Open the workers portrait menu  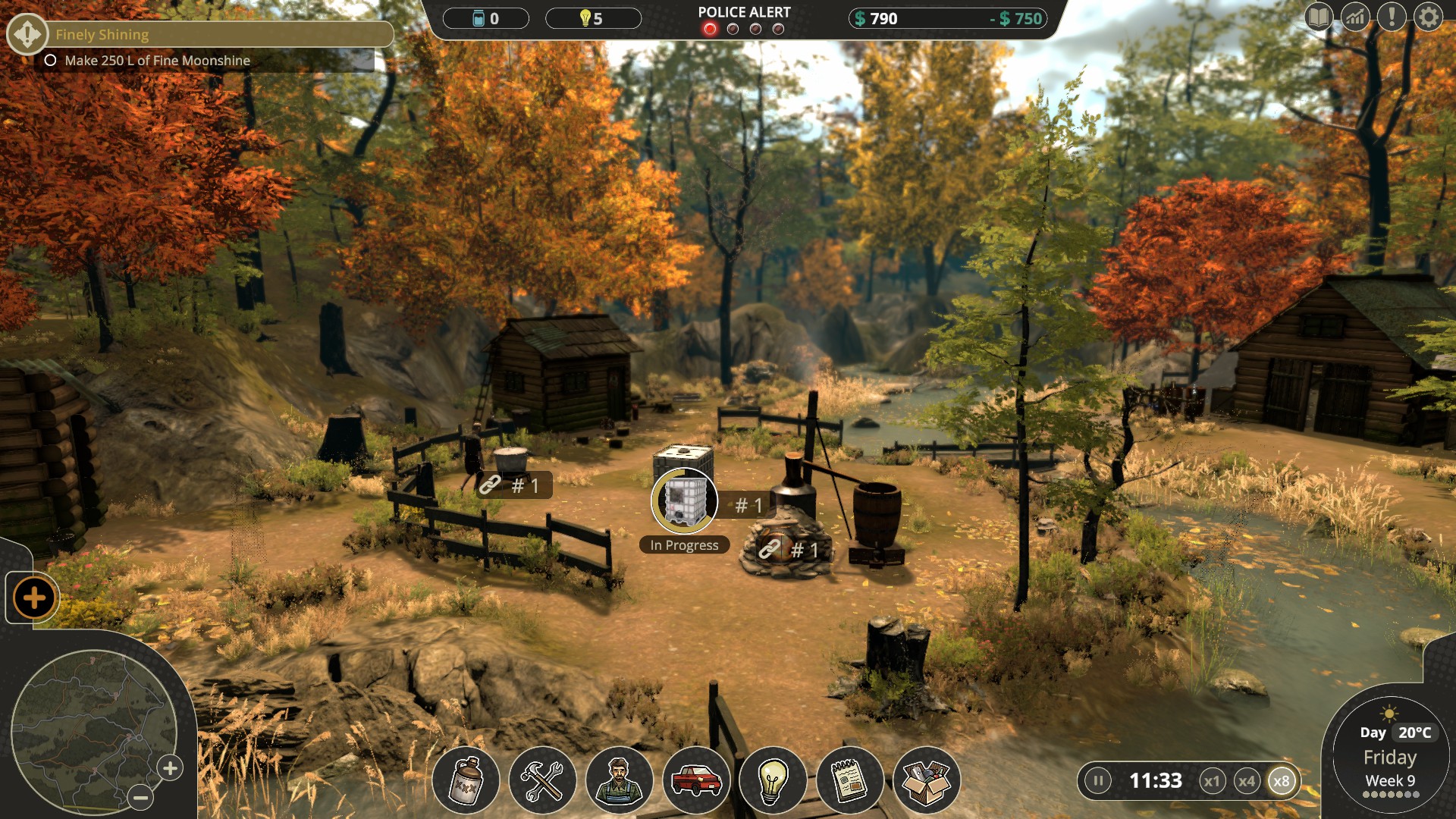pos(619,780)
